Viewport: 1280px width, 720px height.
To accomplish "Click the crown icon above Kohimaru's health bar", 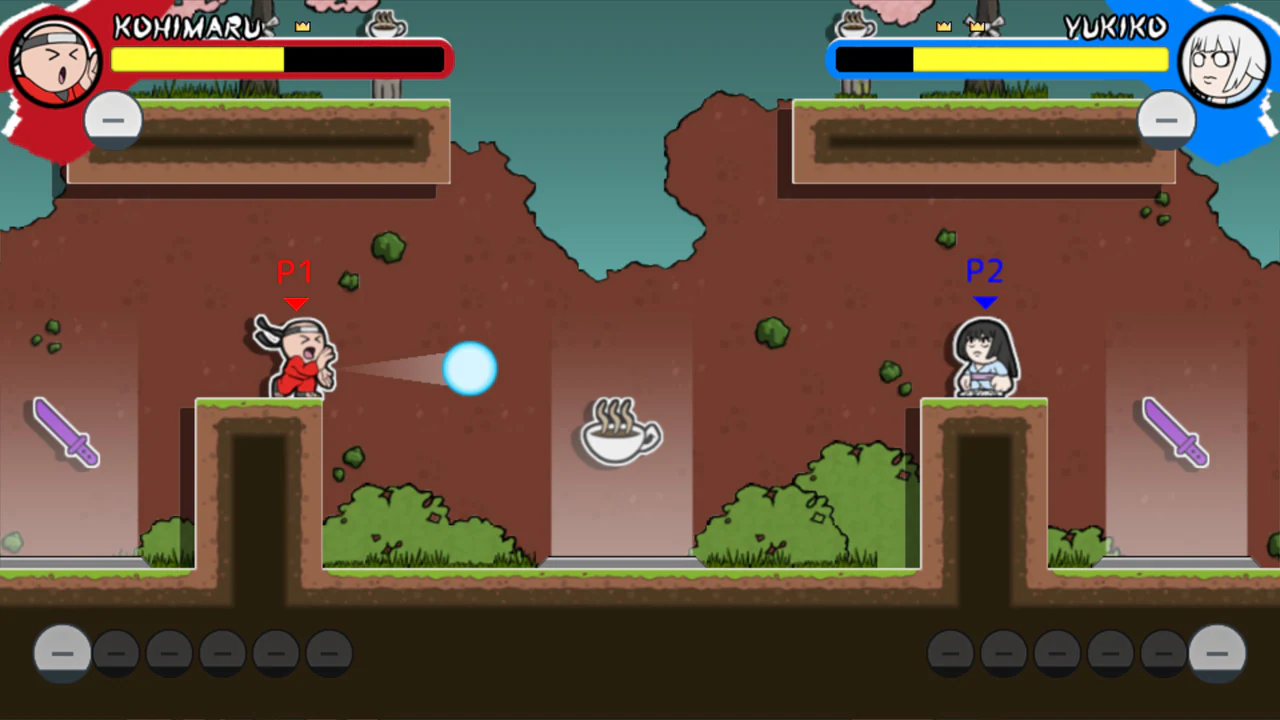I will tap(303, 25).
